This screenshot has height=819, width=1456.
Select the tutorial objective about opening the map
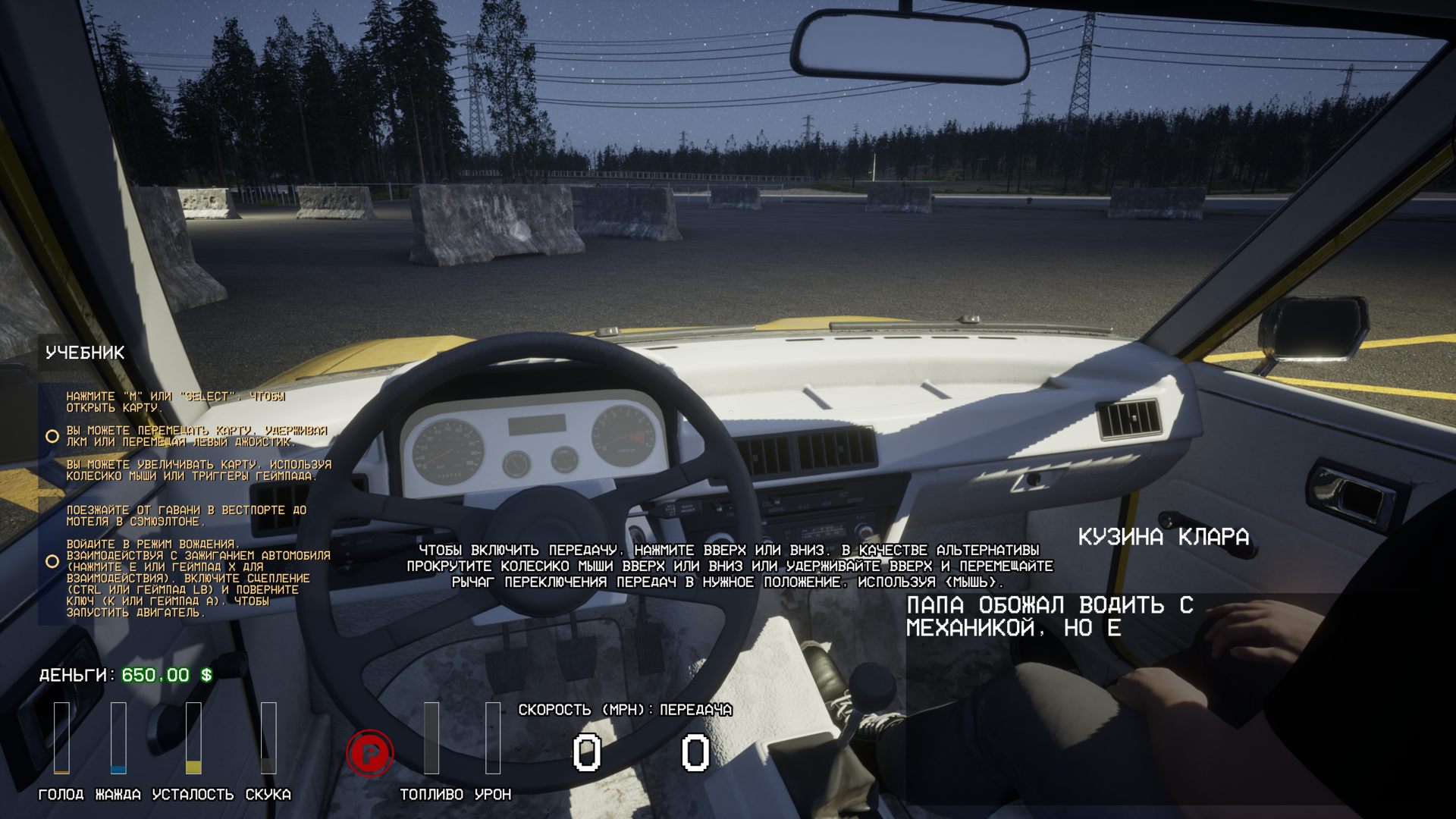[175, 402]
